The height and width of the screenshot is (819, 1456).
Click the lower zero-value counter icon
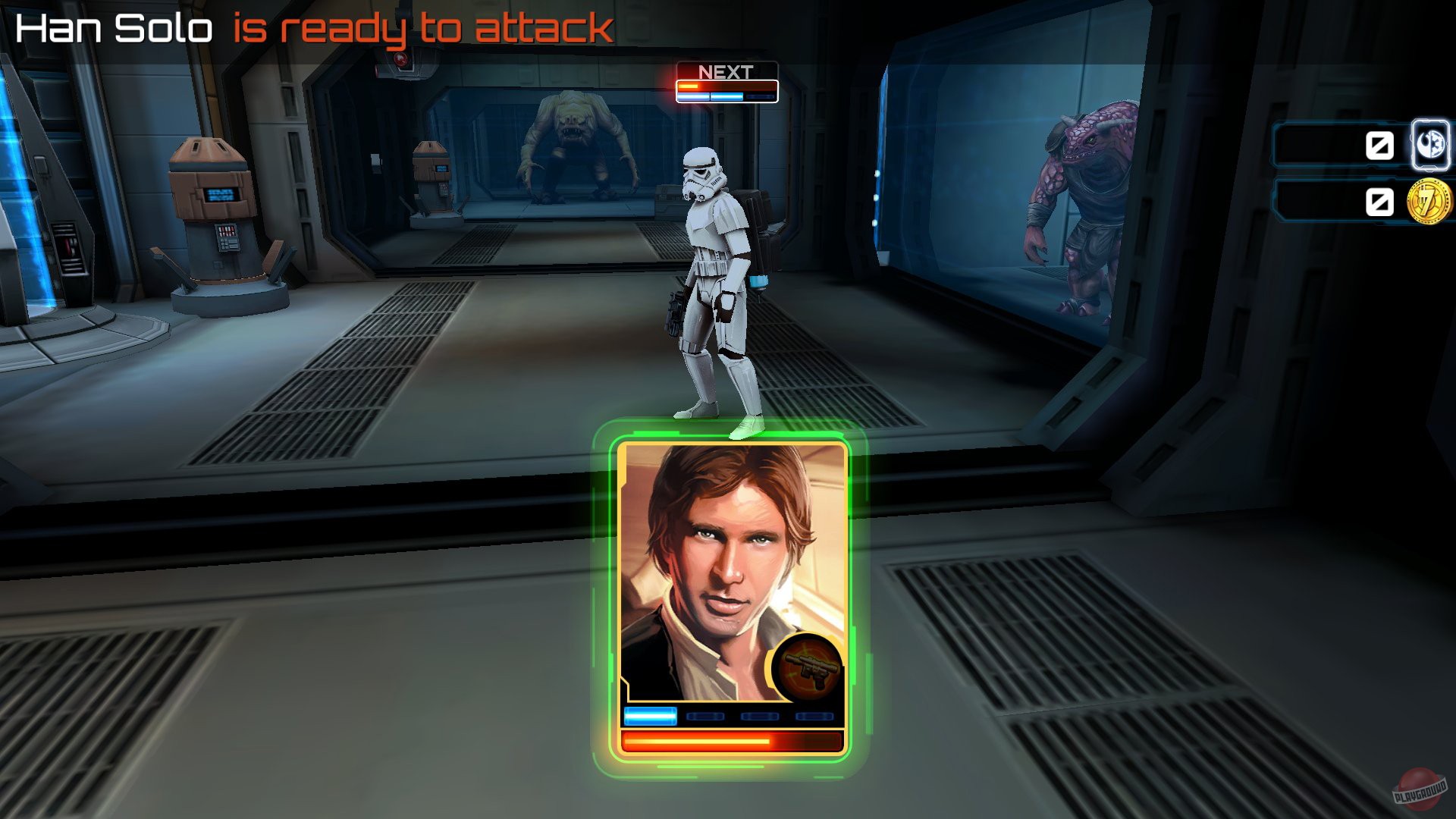click(x=1382, y=201)
